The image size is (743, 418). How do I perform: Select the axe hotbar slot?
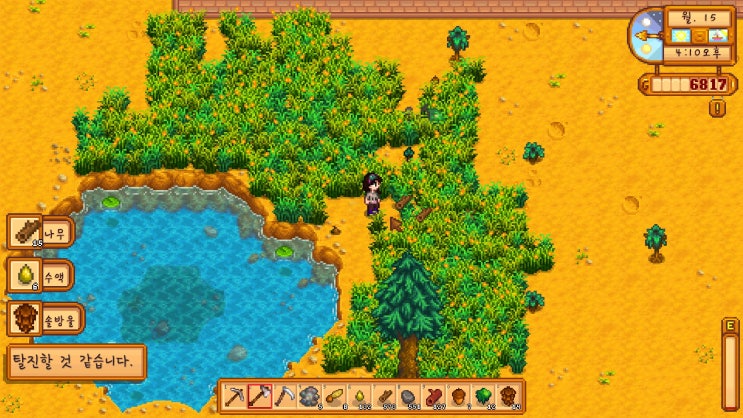(x=260, y=396)
